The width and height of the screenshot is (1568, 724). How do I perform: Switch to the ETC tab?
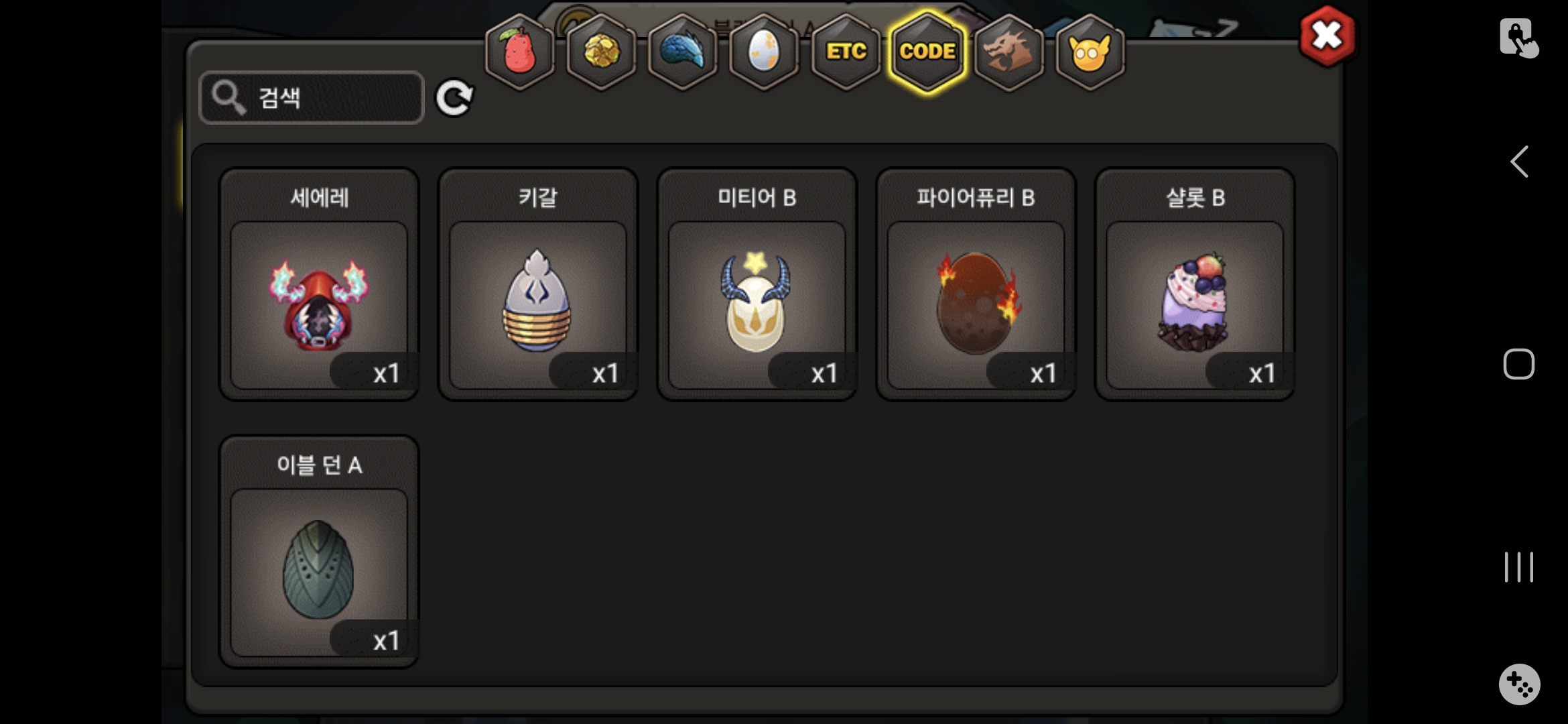[846, 52]
